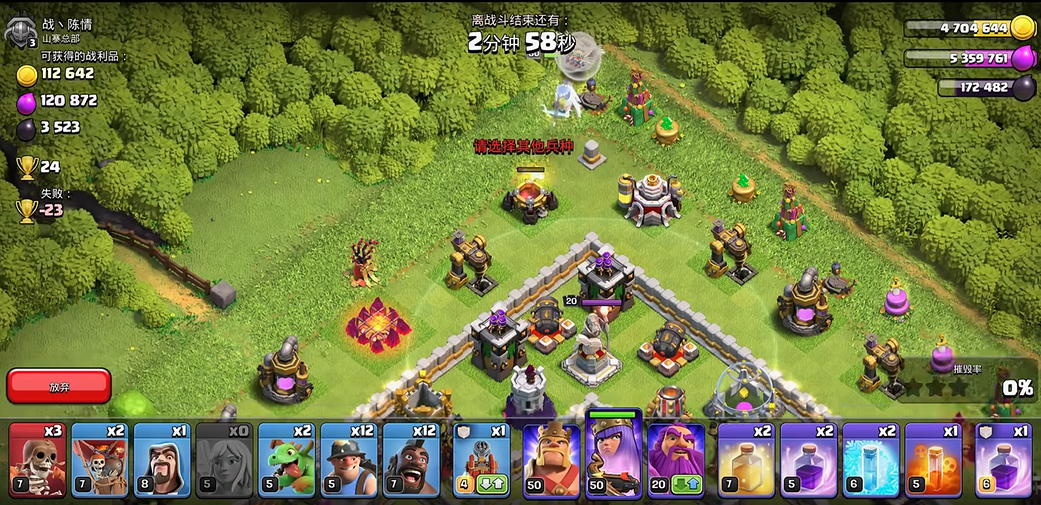
Task: Pick the Baby Dragon troop
Action: (286, 460)
